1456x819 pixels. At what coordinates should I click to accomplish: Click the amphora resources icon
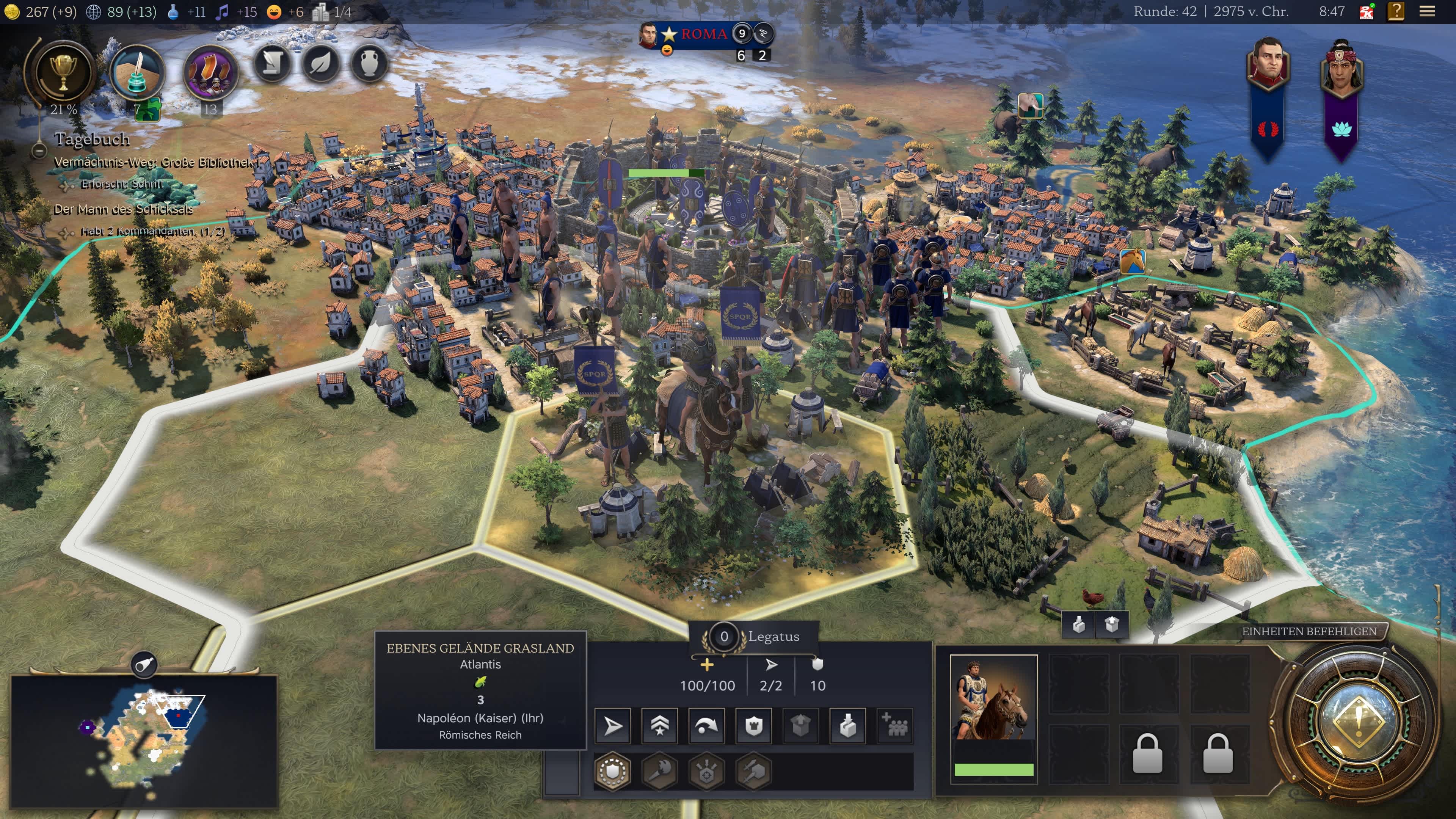pos(369,63)
